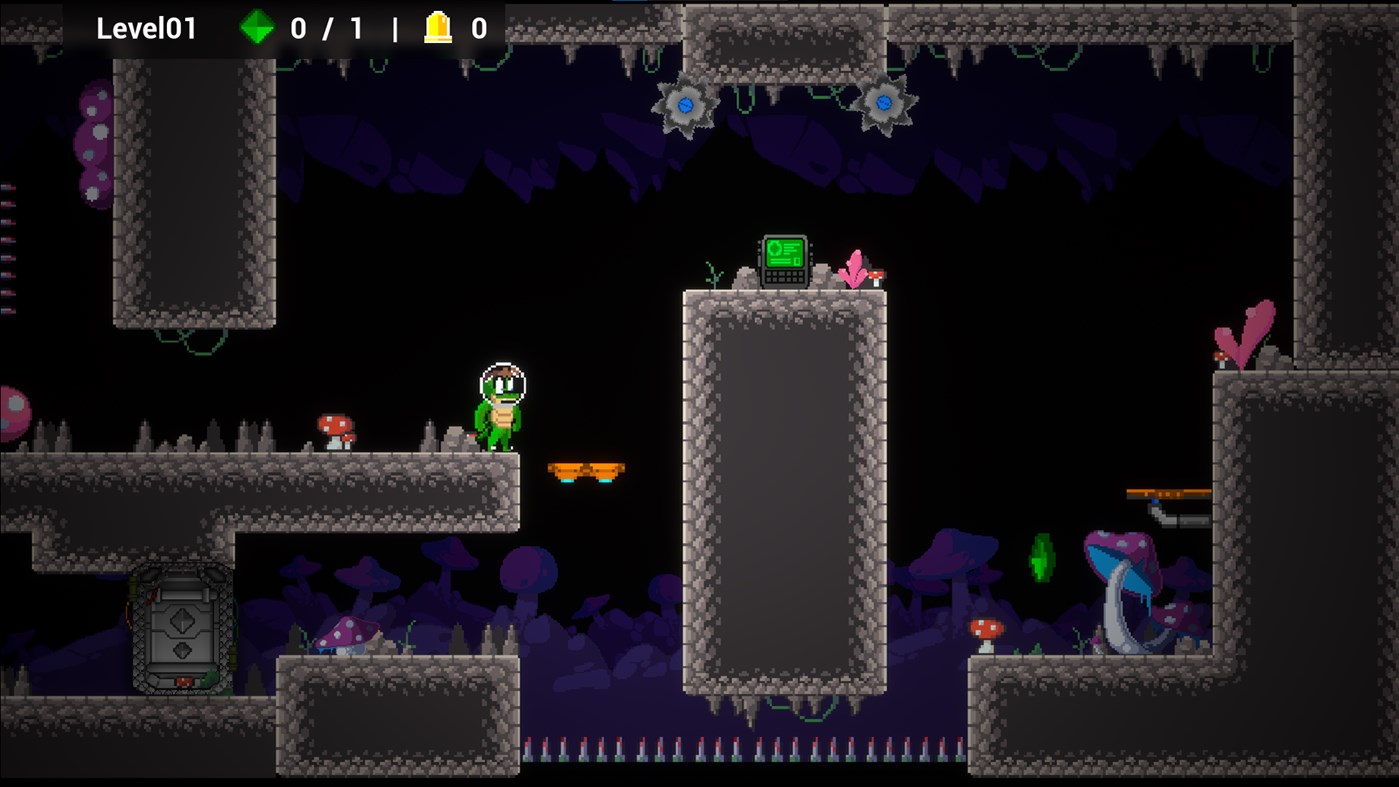1399x787 pixels.
Task: Click the right spinning saw blade hazard
Action: tap(884, 104)
